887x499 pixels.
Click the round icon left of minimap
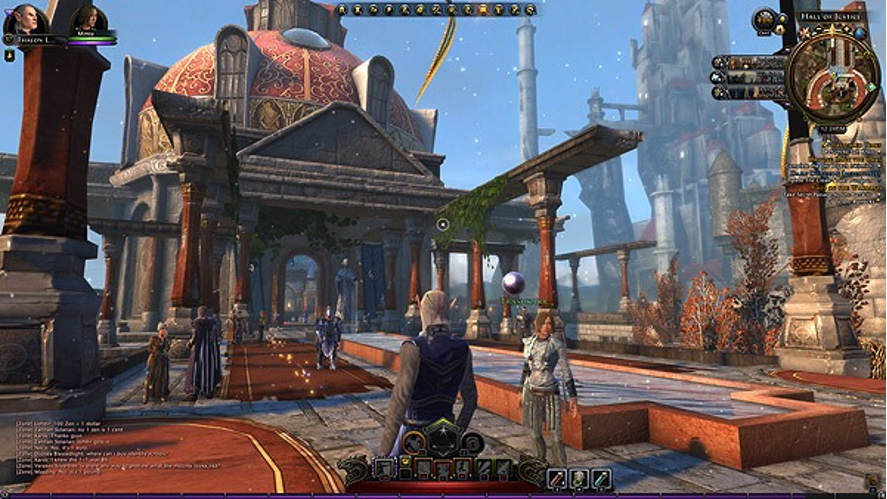tap(764, 20)
